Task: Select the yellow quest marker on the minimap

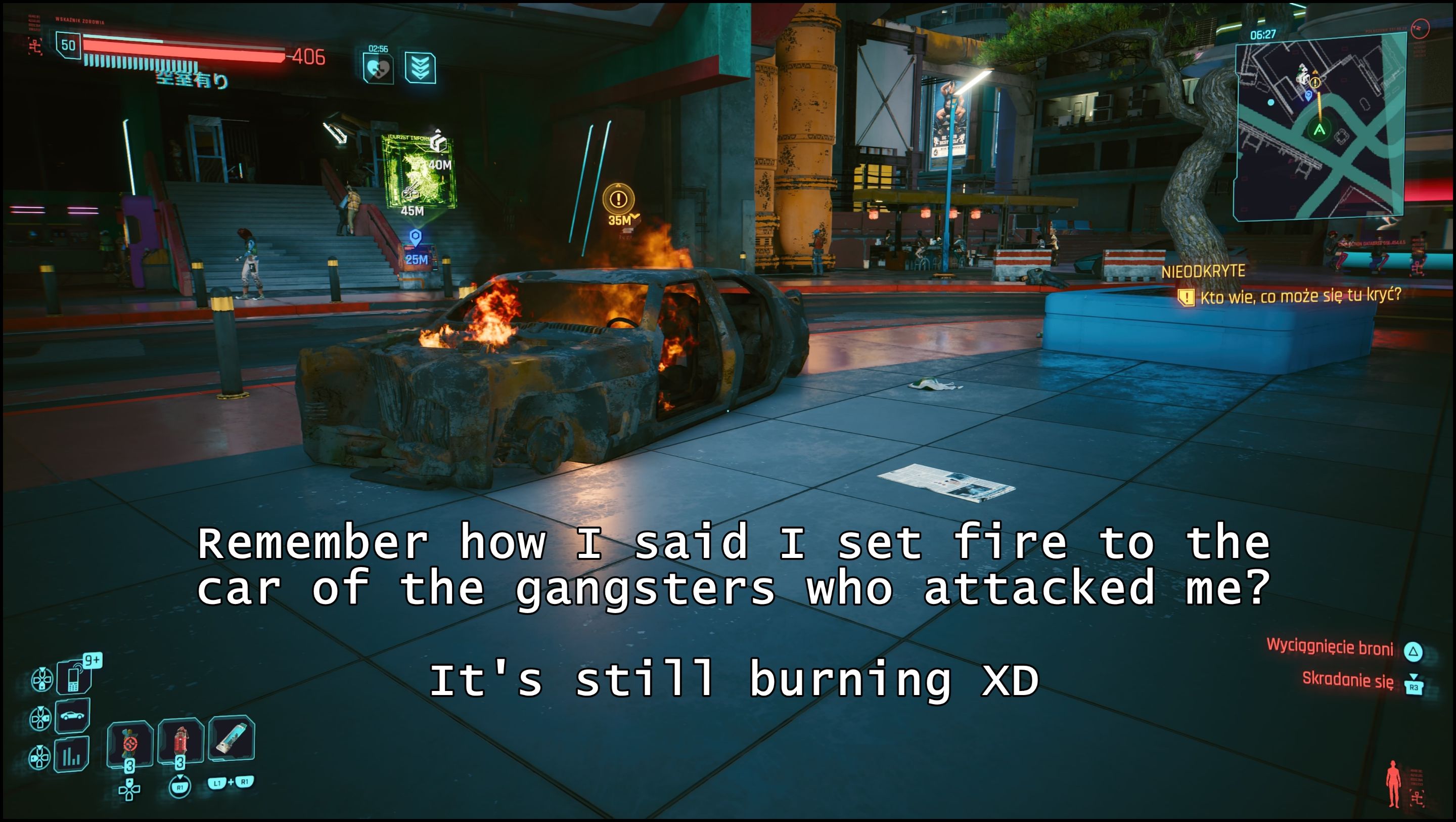Action: pos(1316,82)
